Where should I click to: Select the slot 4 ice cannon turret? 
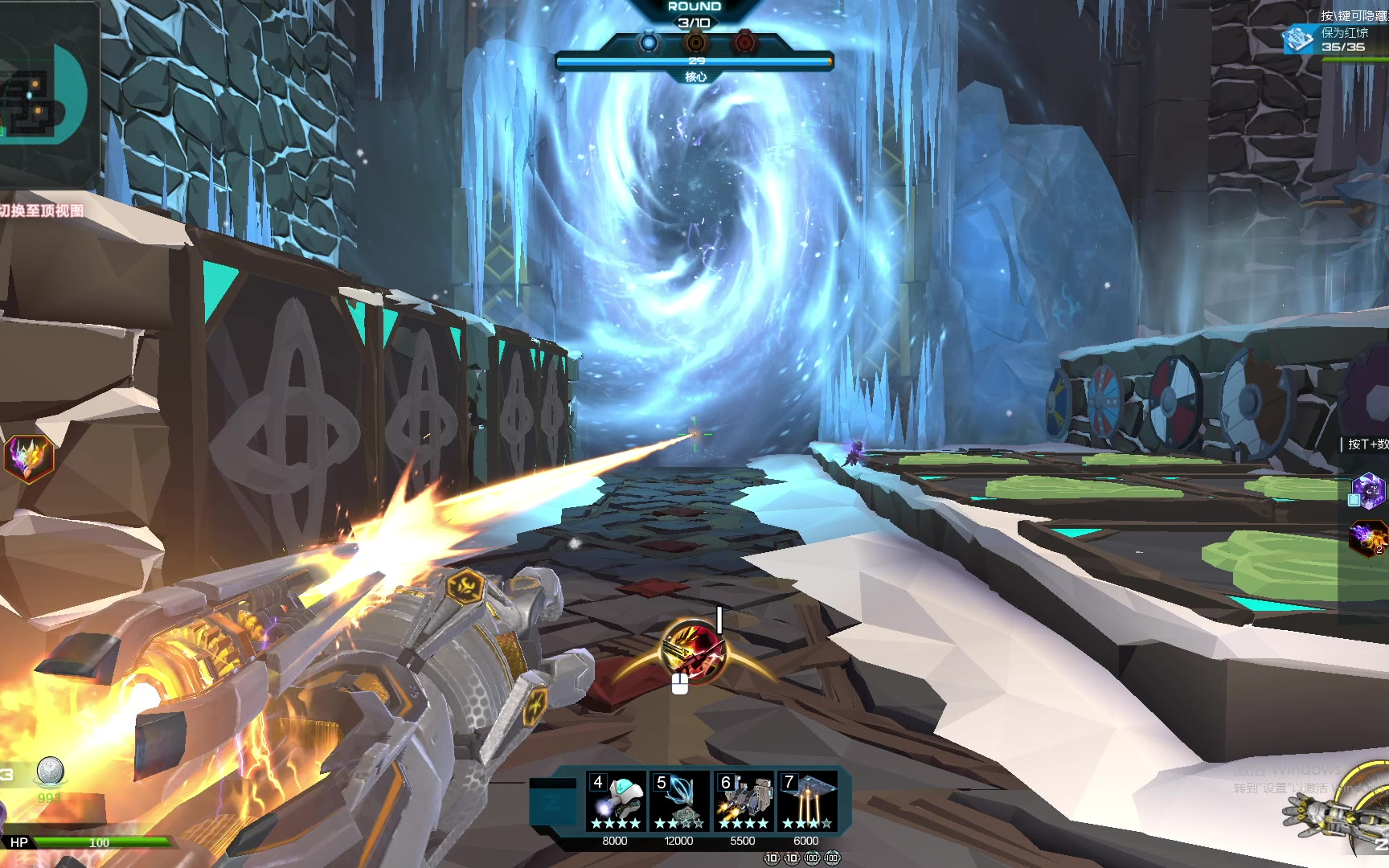click(616, 801)
